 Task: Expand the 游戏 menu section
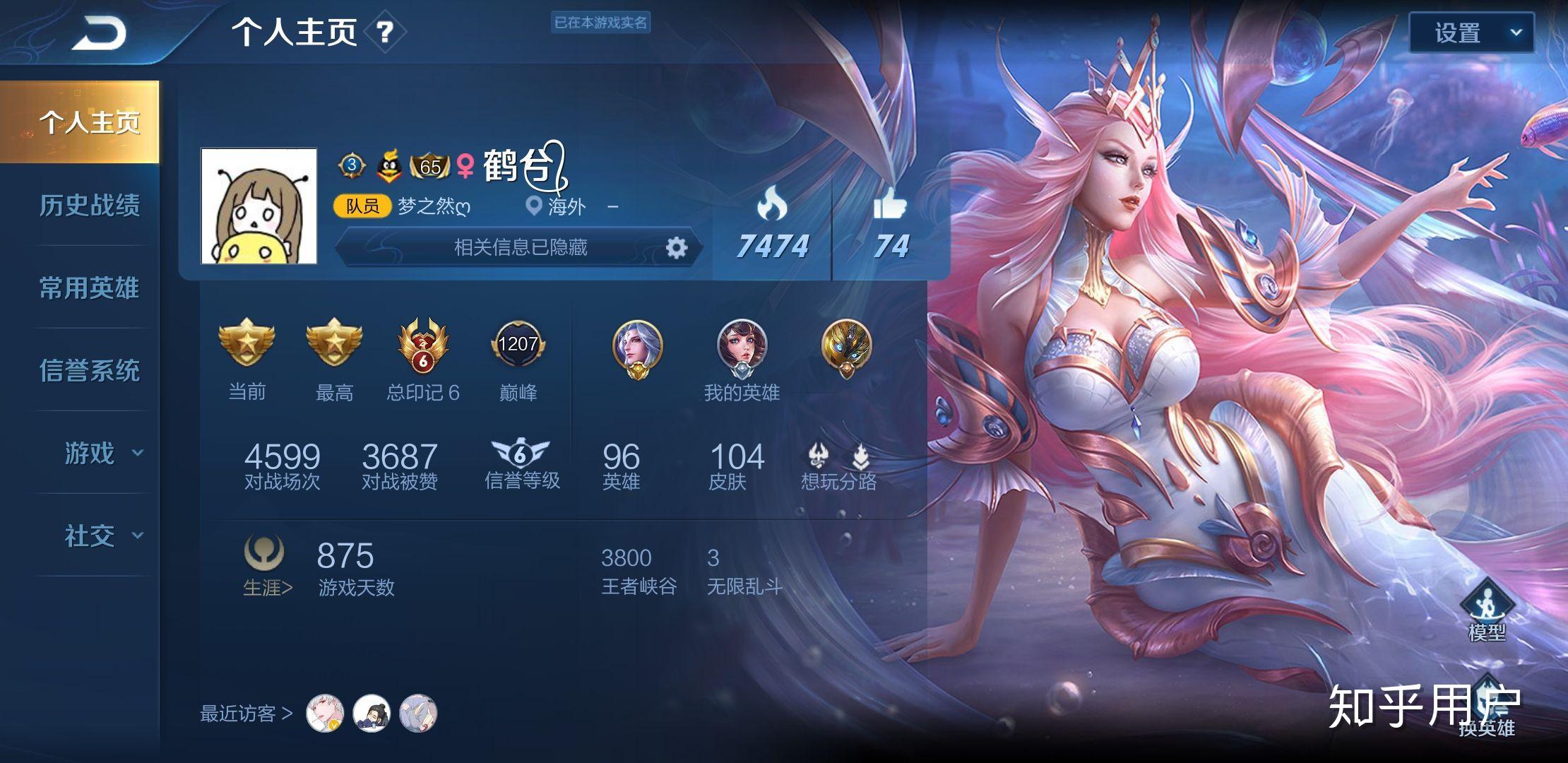(x=102, y=453)
